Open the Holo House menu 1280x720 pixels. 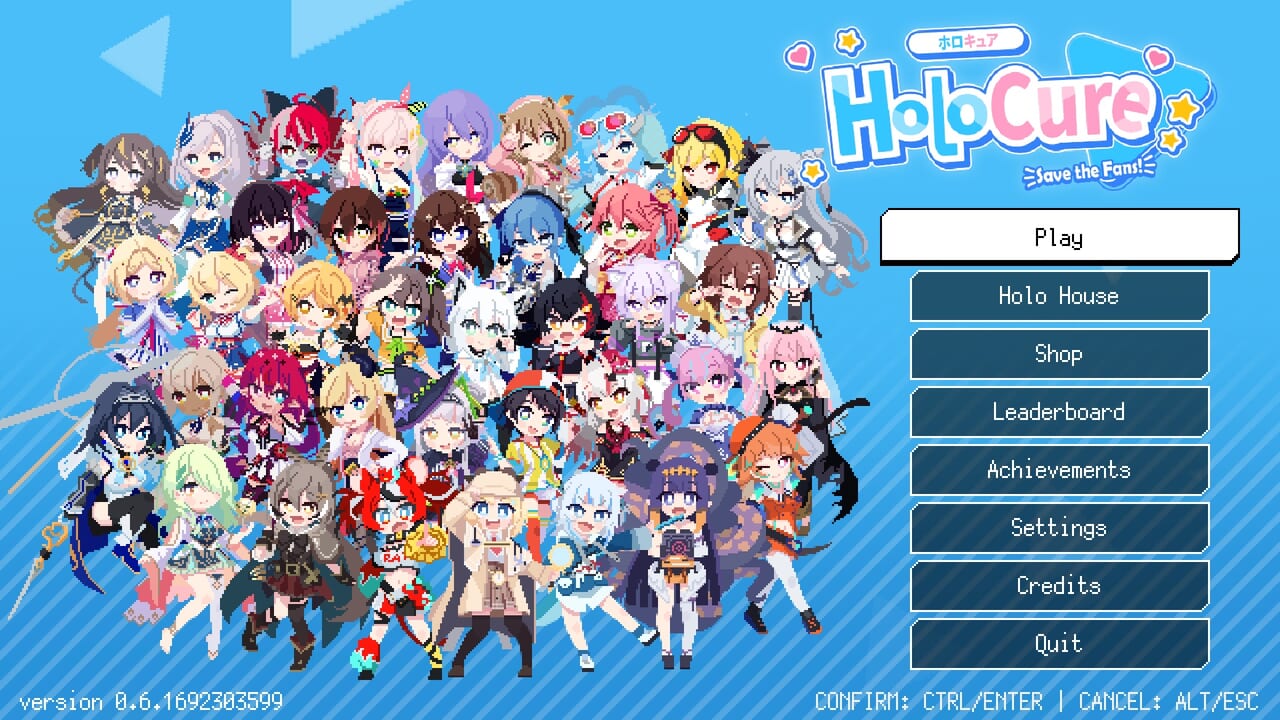(x=1059, y=295)
